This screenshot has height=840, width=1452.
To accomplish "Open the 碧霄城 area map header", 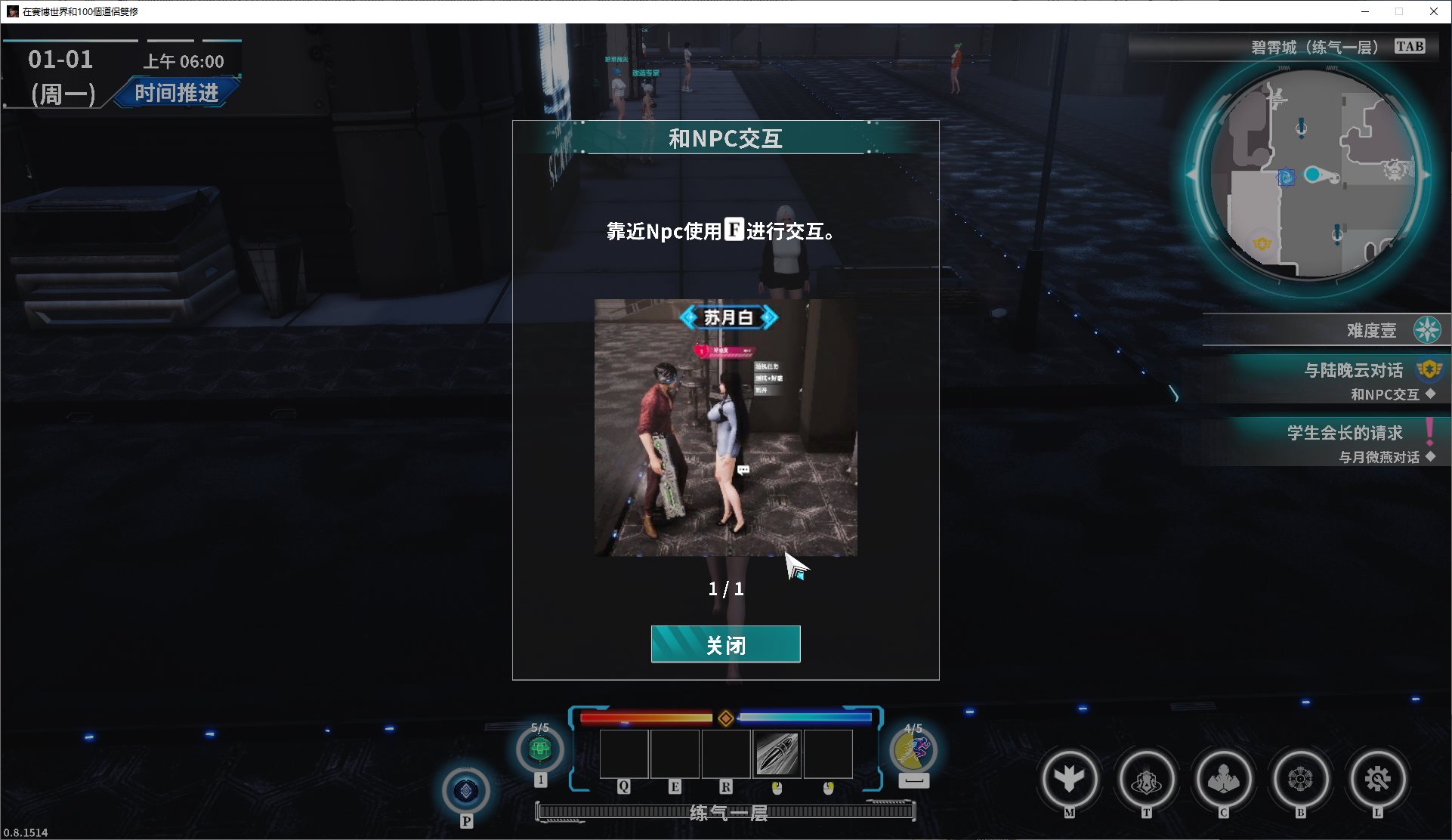I will [x=1315, y=48].
